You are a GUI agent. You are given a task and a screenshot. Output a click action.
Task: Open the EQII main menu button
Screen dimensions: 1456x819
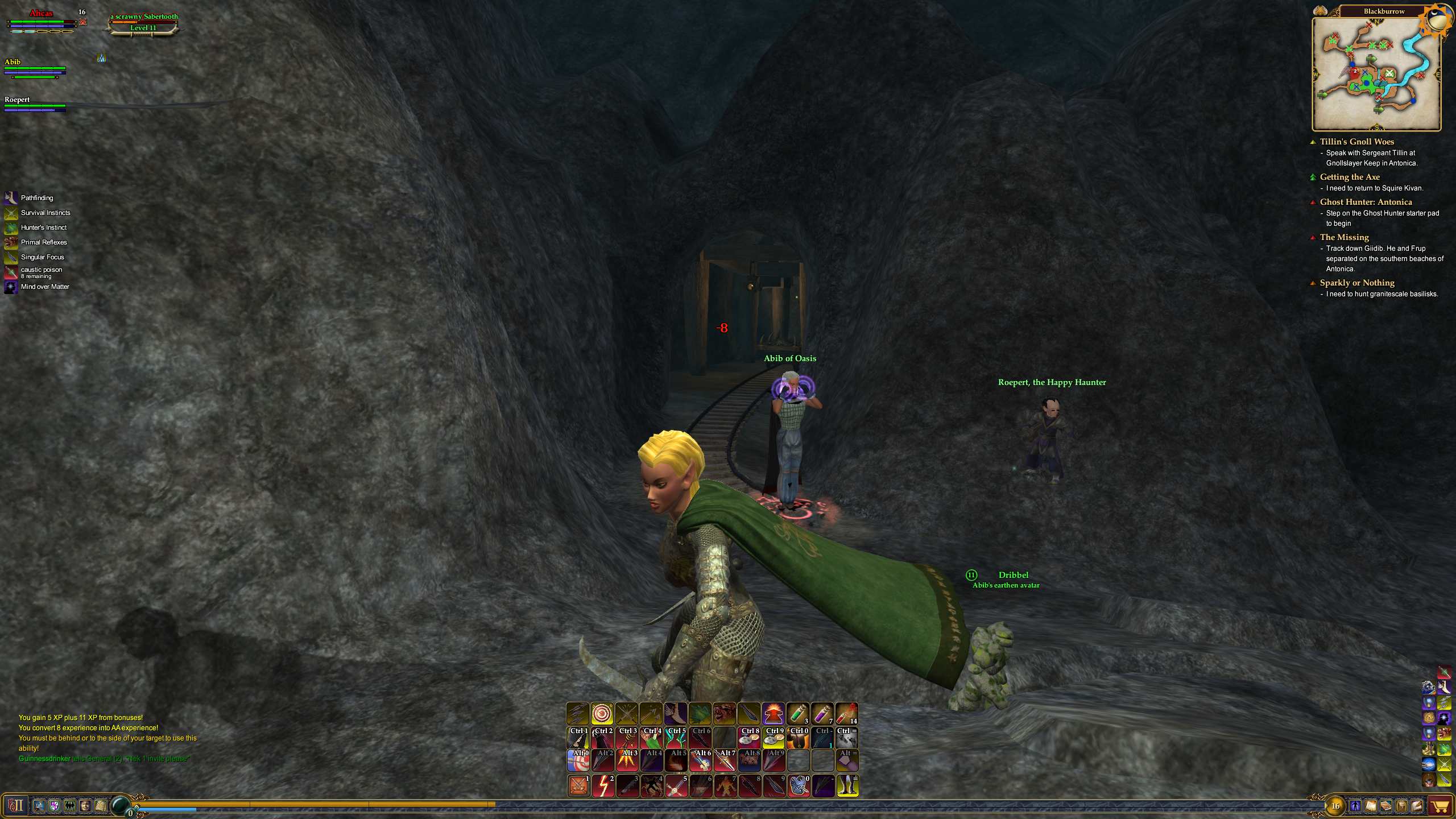(x=16, y=805)
